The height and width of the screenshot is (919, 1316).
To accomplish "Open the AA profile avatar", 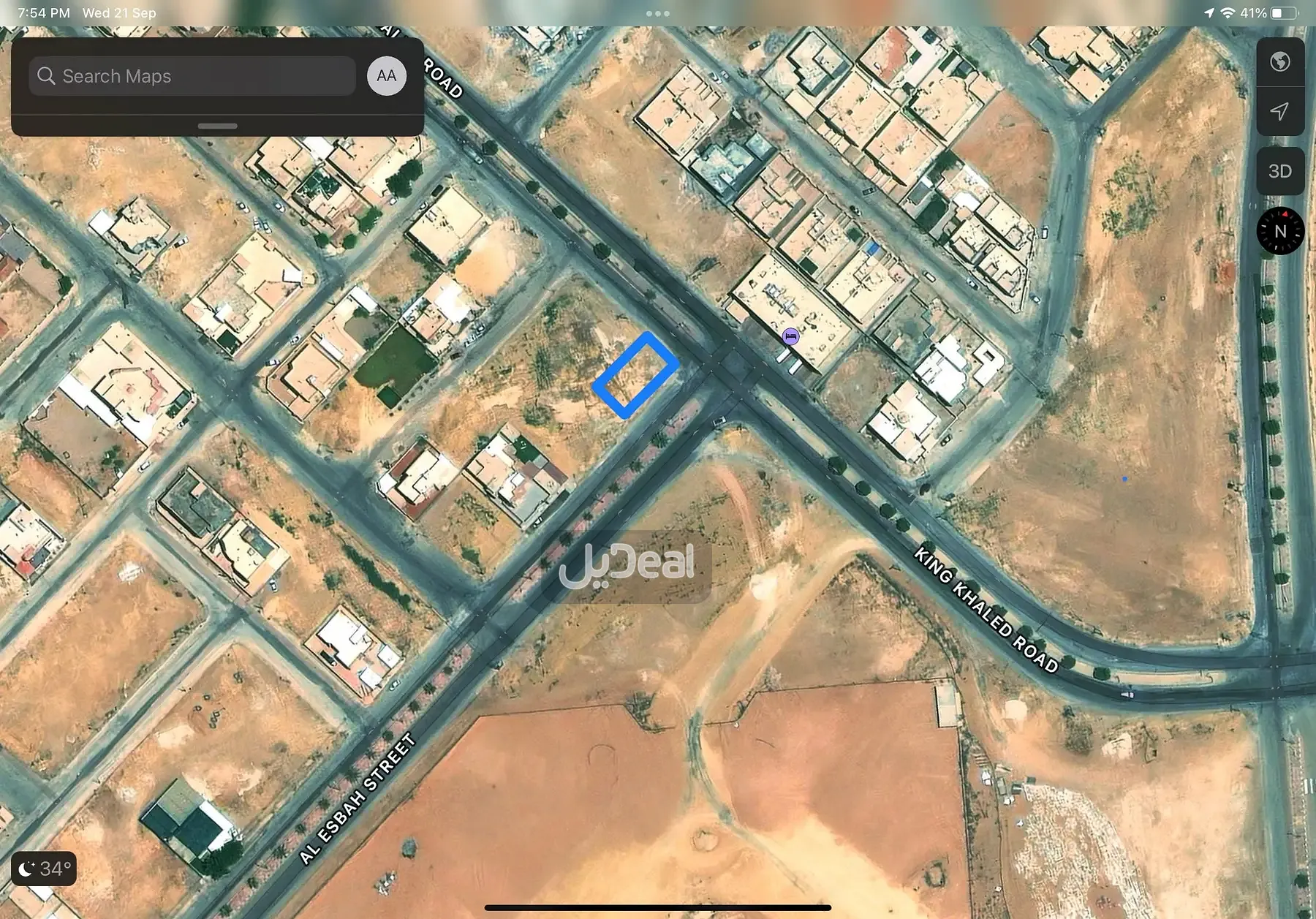I will [387, 76].
